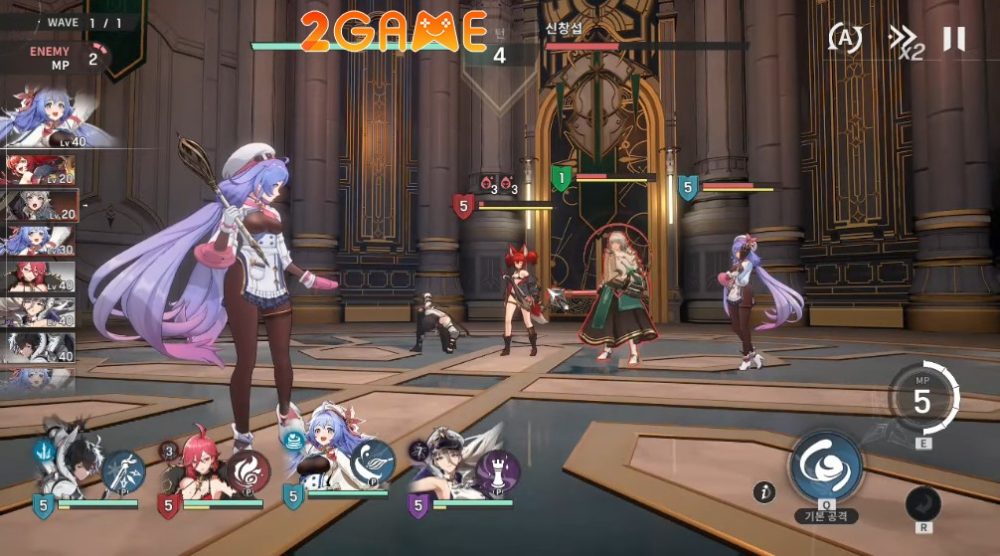Select the red-haired Lv 20 turn-order portrait
This screenshot has height=556, width=1000.
pyautogui.click(x=40, y=171)
